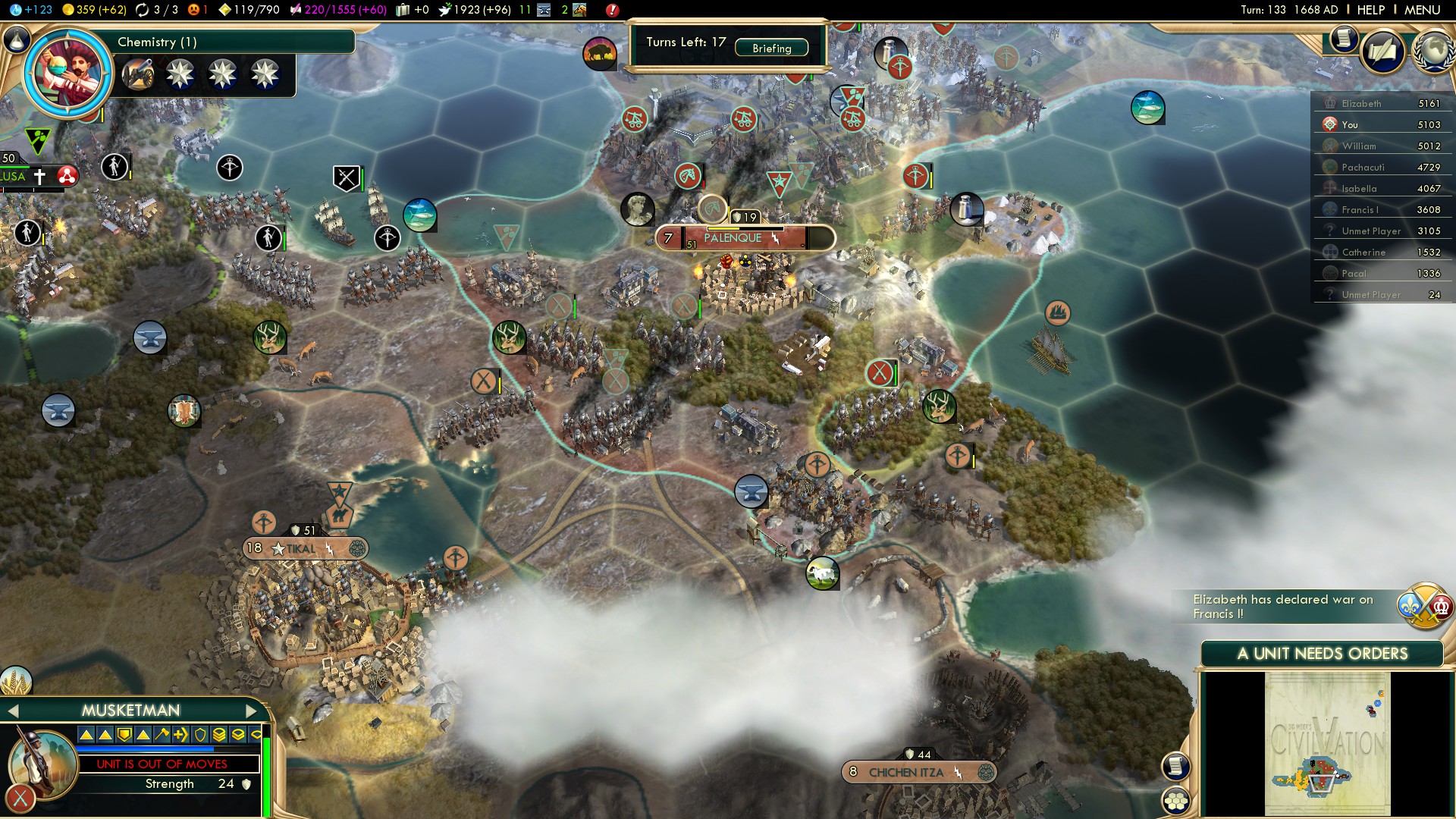Viewport: 1456px width, 819px height.
Task: Toggle the hex grid icon beside the minimap
Action: pos(1175,800)
